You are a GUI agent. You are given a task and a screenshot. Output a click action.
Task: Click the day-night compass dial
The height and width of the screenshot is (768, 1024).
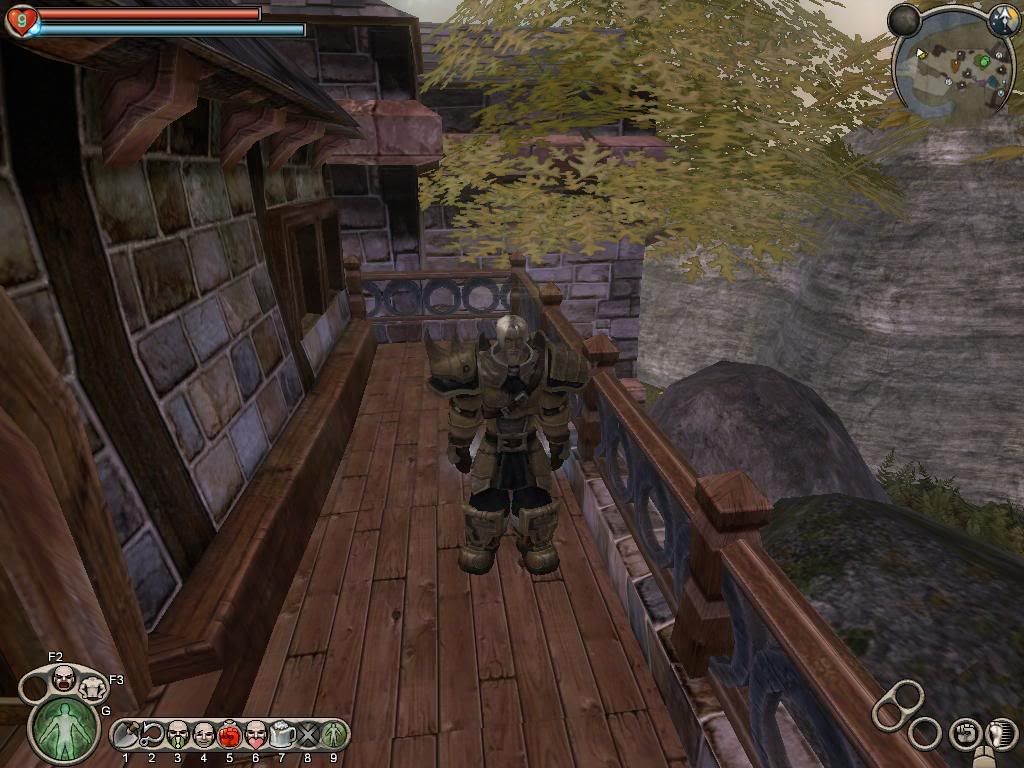pyautogui.click(x=1003, y=19)
